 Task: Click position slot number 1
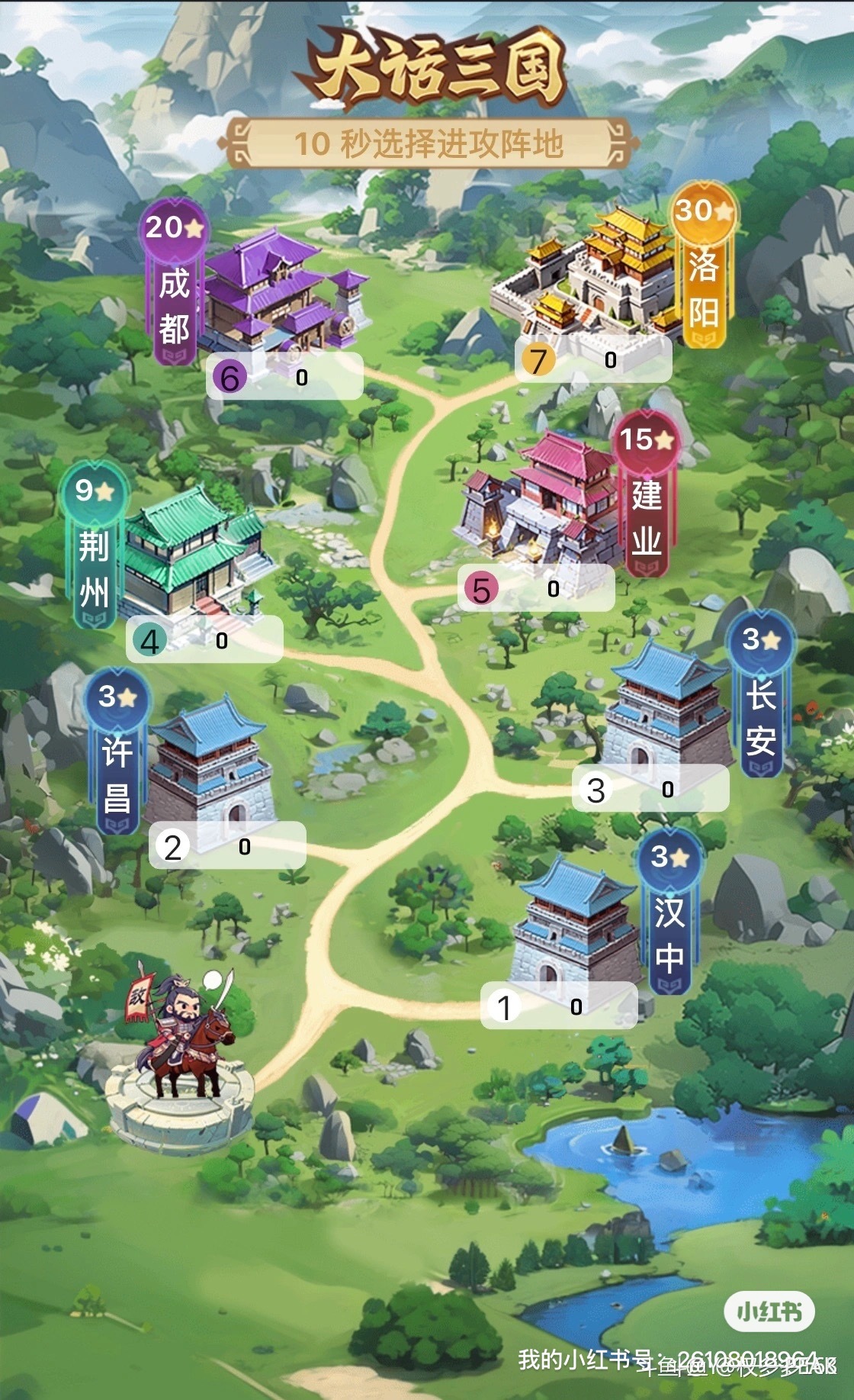(x=559, y=1007)
